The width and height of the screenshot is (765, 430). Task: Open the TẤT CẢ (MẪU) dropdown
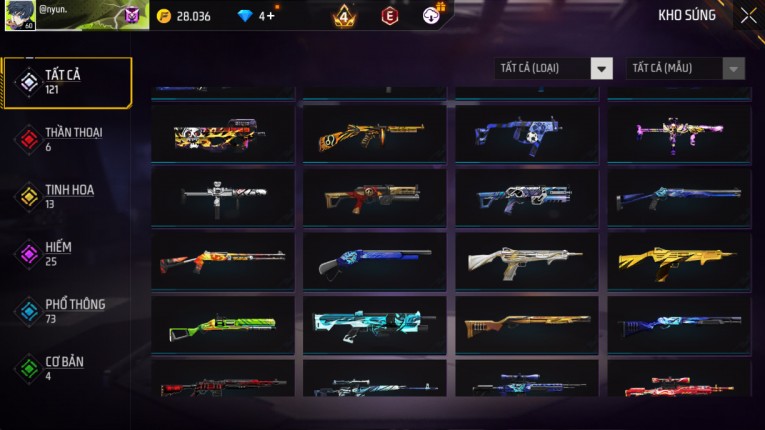pyautogui.click(x=685, y=69)
